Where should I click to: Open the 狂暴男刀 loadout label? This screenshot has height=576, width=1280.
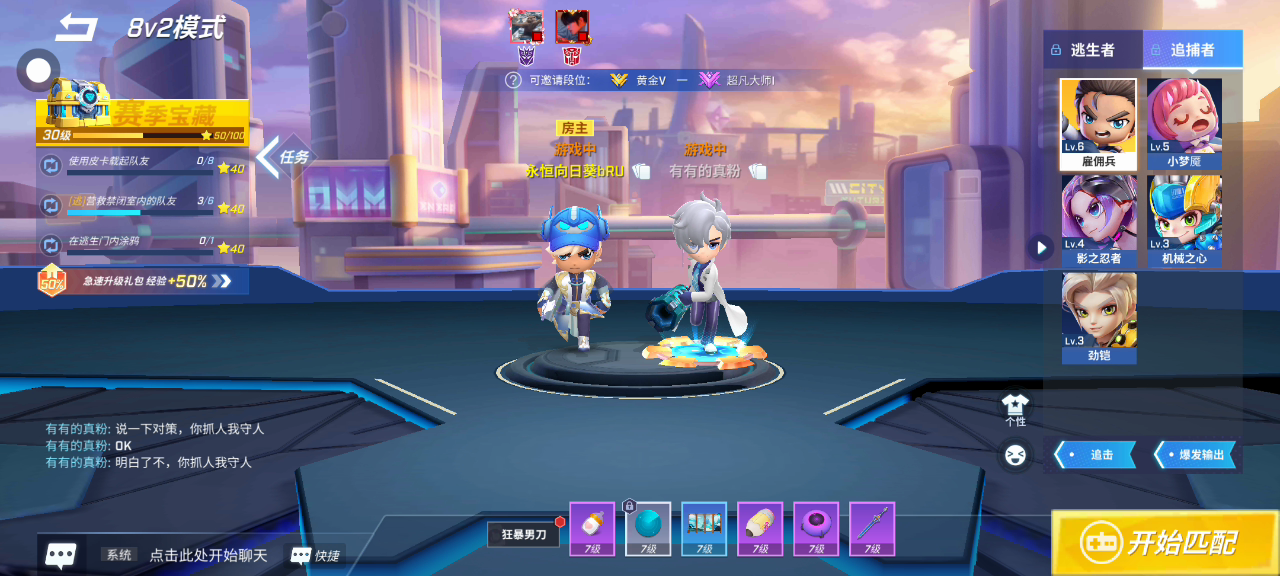523,535
